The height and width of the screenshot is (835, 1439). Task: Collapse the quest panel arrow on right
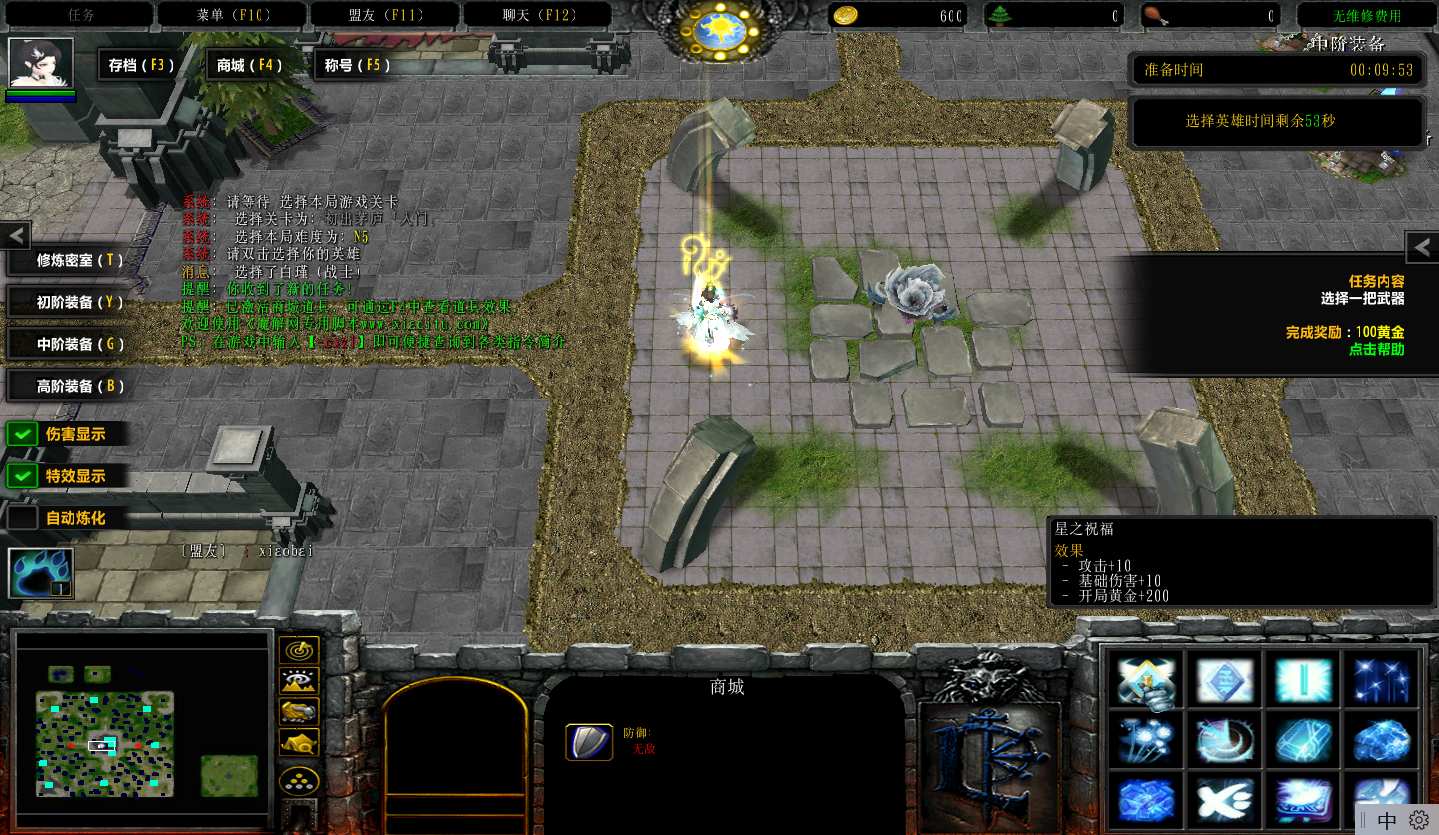pos(1422,247)
